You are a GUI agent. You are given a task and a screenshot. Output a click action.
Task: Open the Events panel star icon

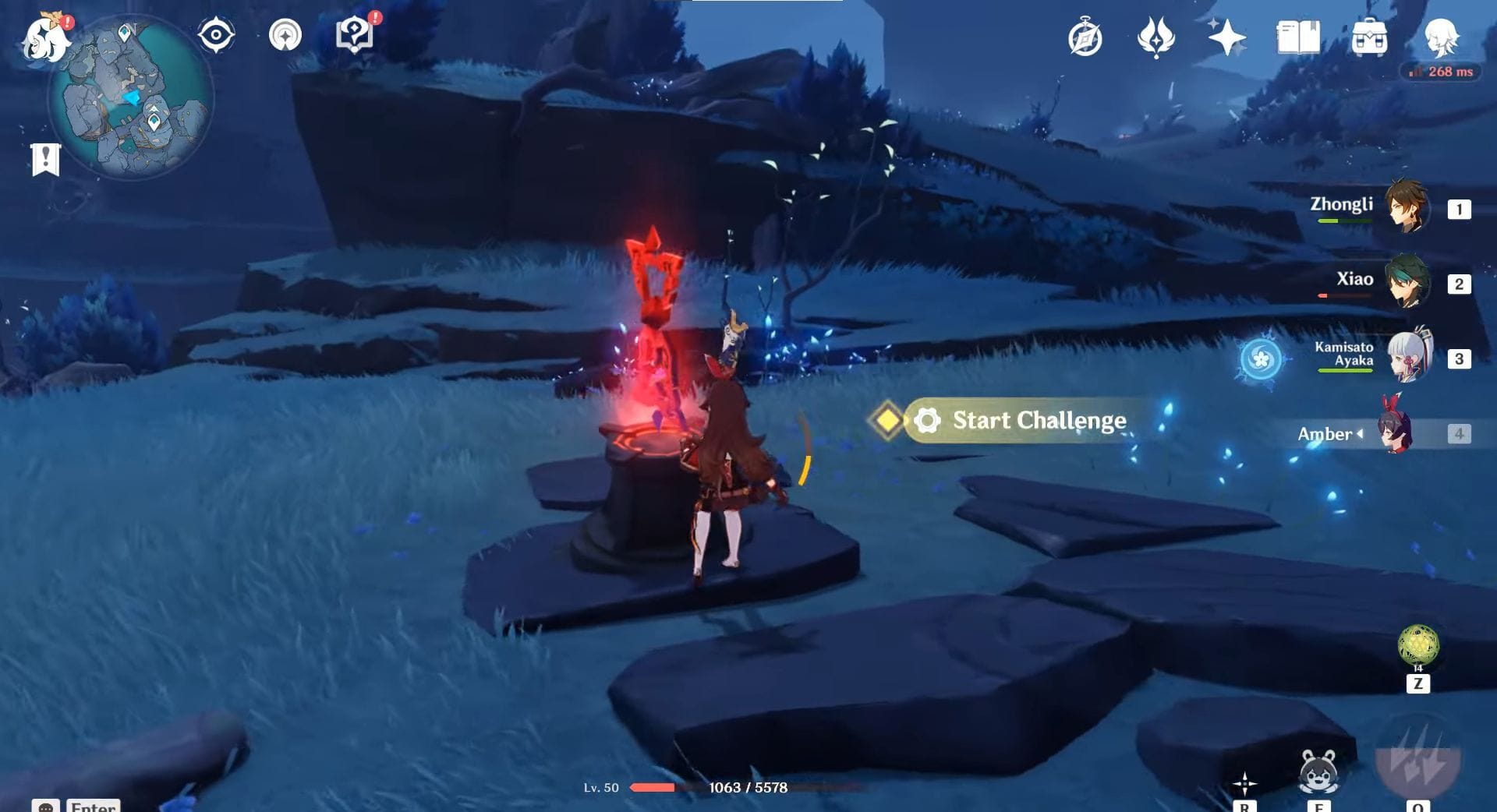coord(1227,37)
